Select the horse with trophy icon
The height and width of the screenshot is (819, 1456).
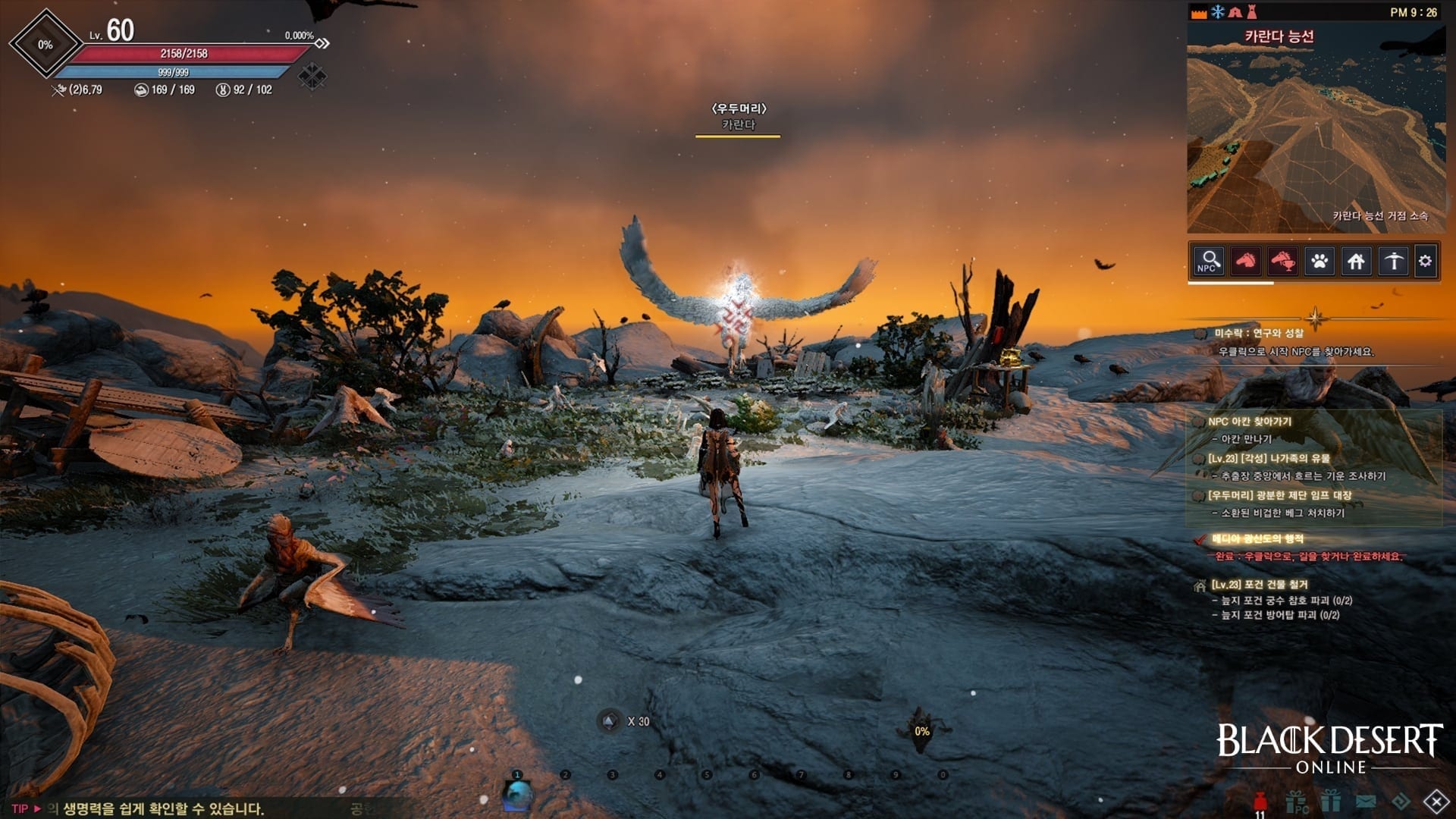pos(1282,262)
